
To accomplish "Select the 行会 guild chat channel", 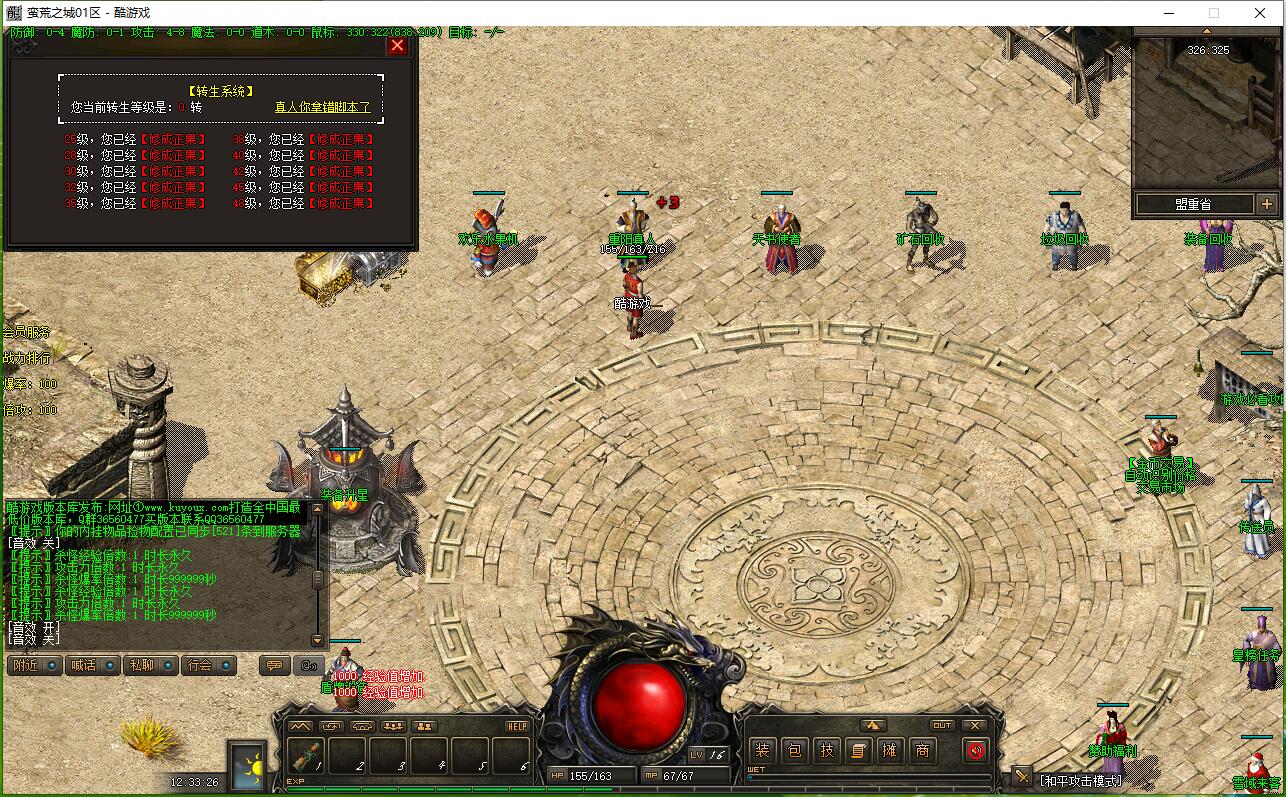I will [208, 665].
